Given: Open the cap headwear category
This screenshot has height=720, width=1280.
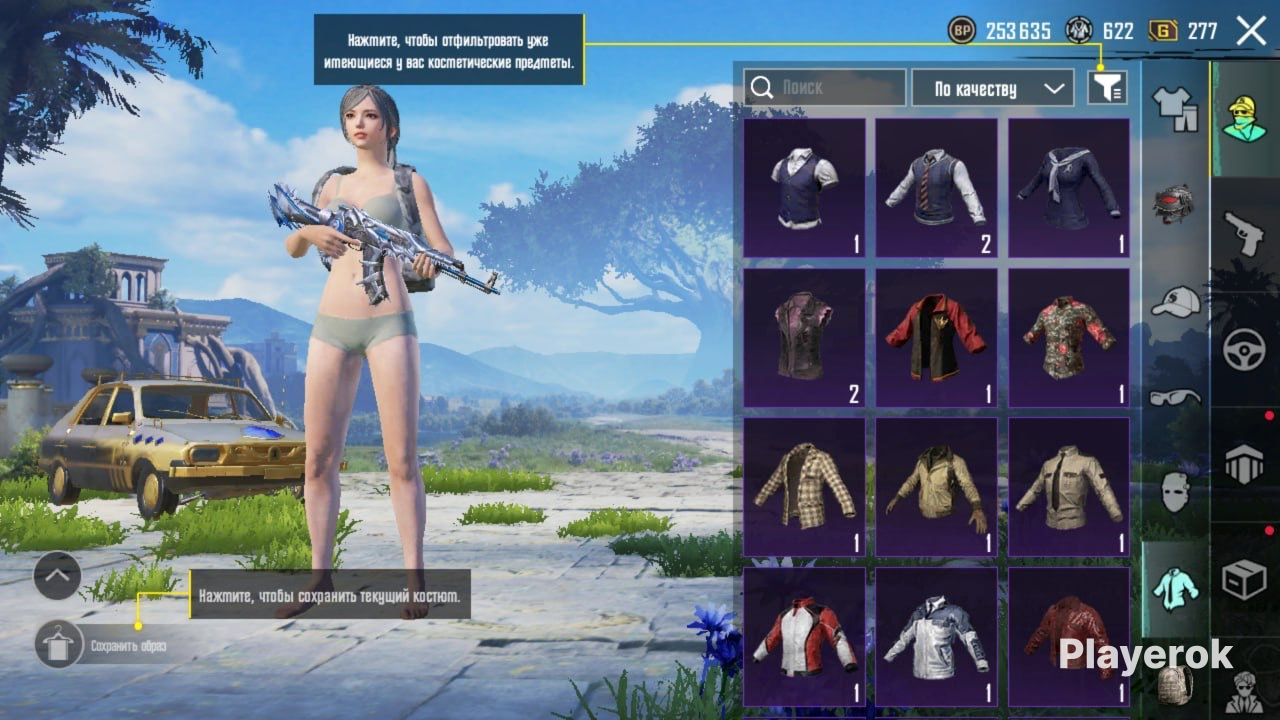Looking at the screenshot, I should (1175, 300).
